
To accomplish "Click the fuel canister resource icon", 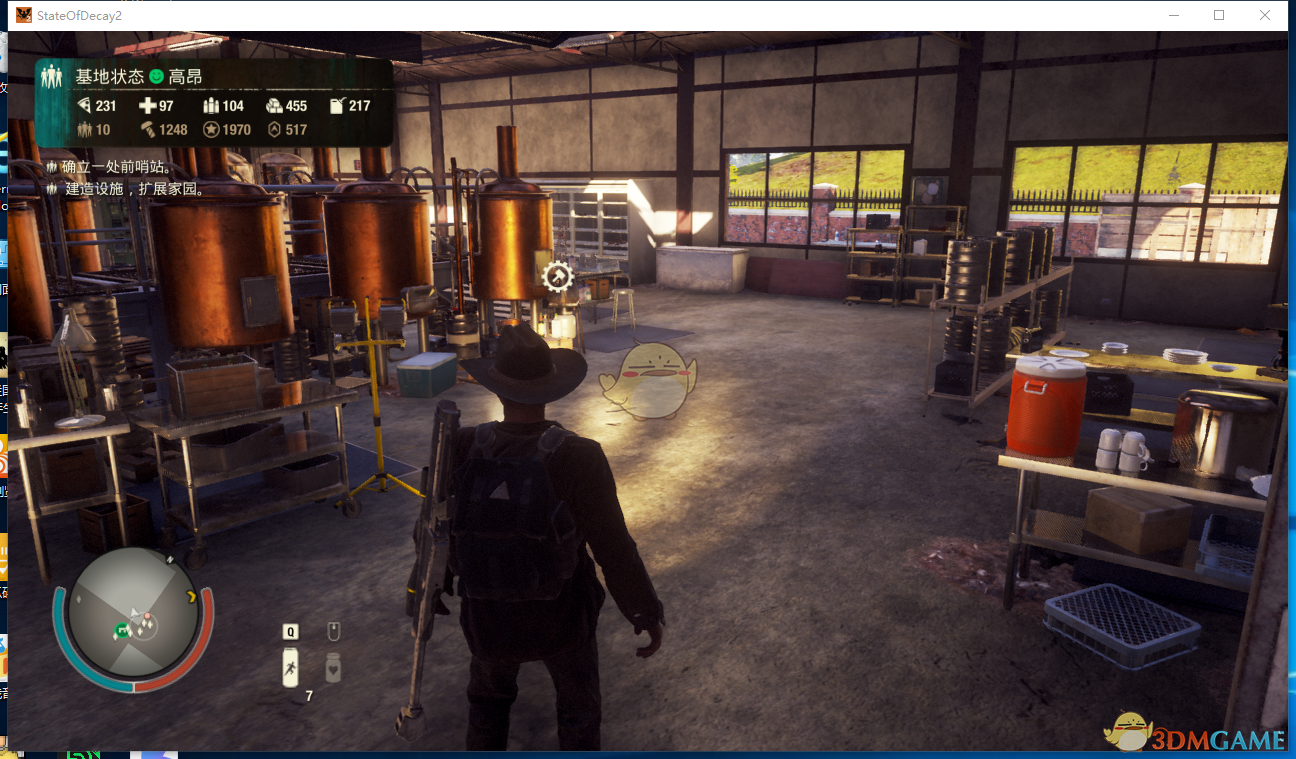I will pyautogui.click(x=337, y=106).
